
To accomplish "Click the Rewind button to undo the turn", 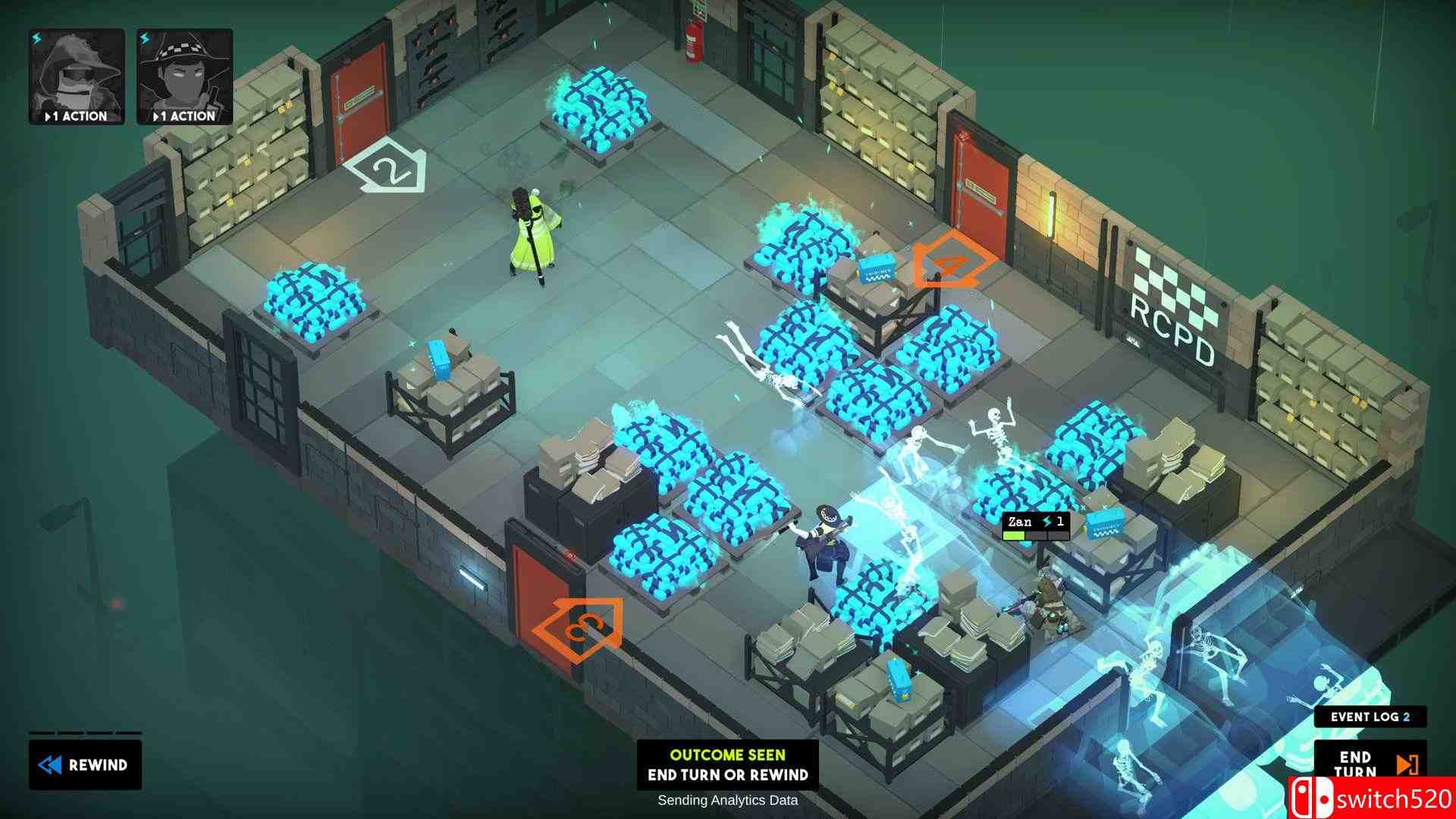I will 85,765.
